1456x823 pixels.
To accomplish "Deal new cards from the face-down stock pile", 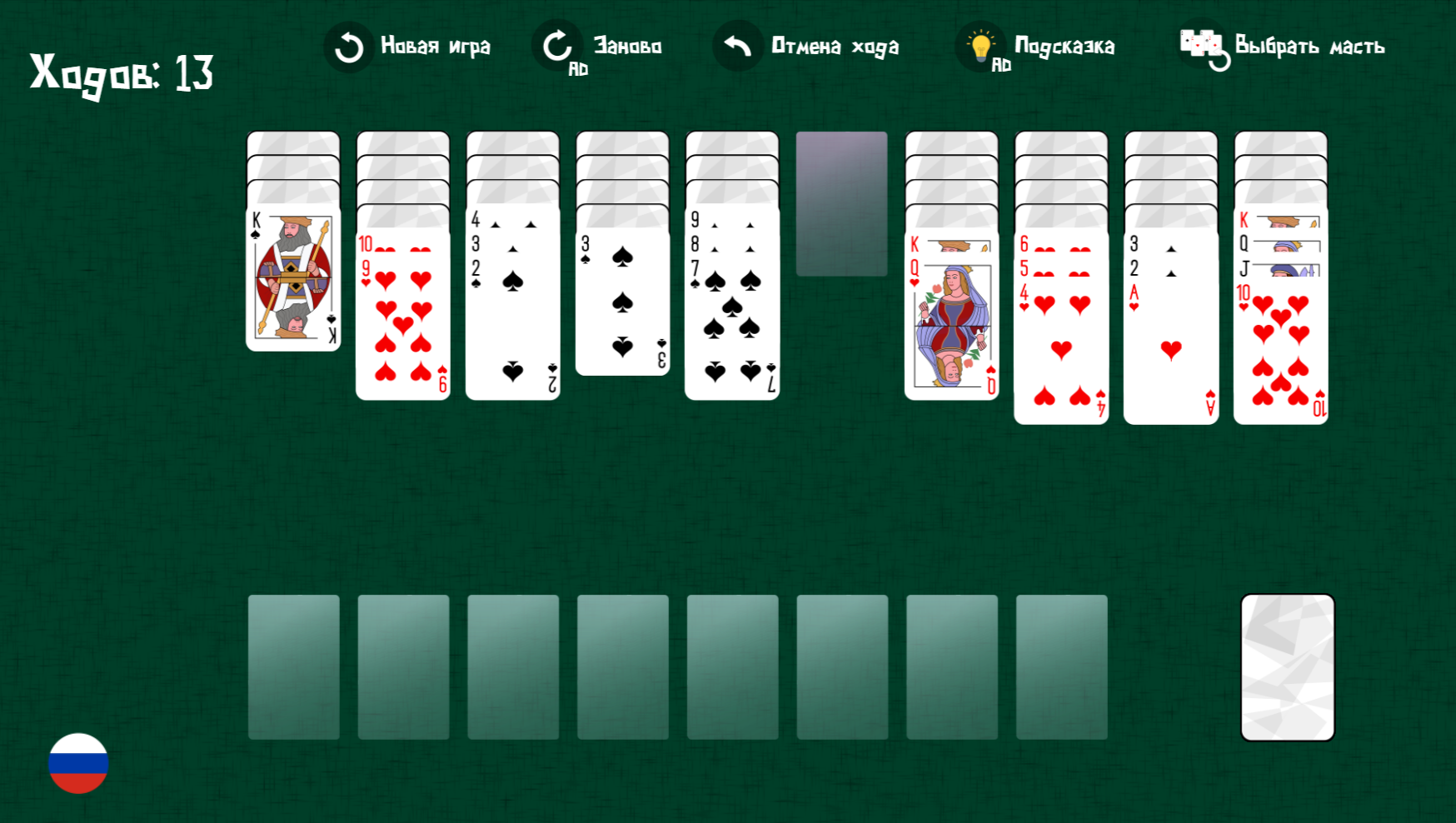I will (x=1287, y=665).
